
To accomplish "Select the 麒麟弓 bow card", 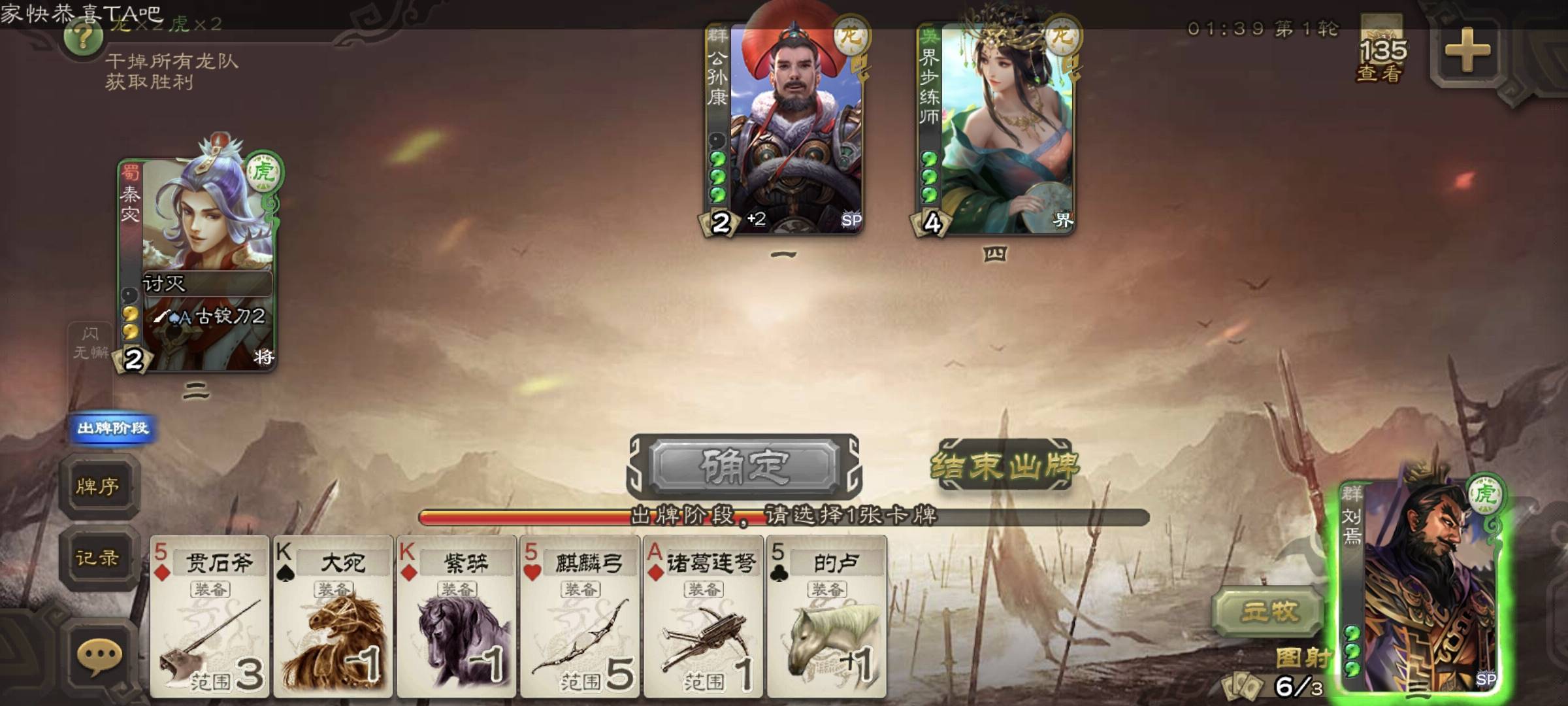I will 580,616.
